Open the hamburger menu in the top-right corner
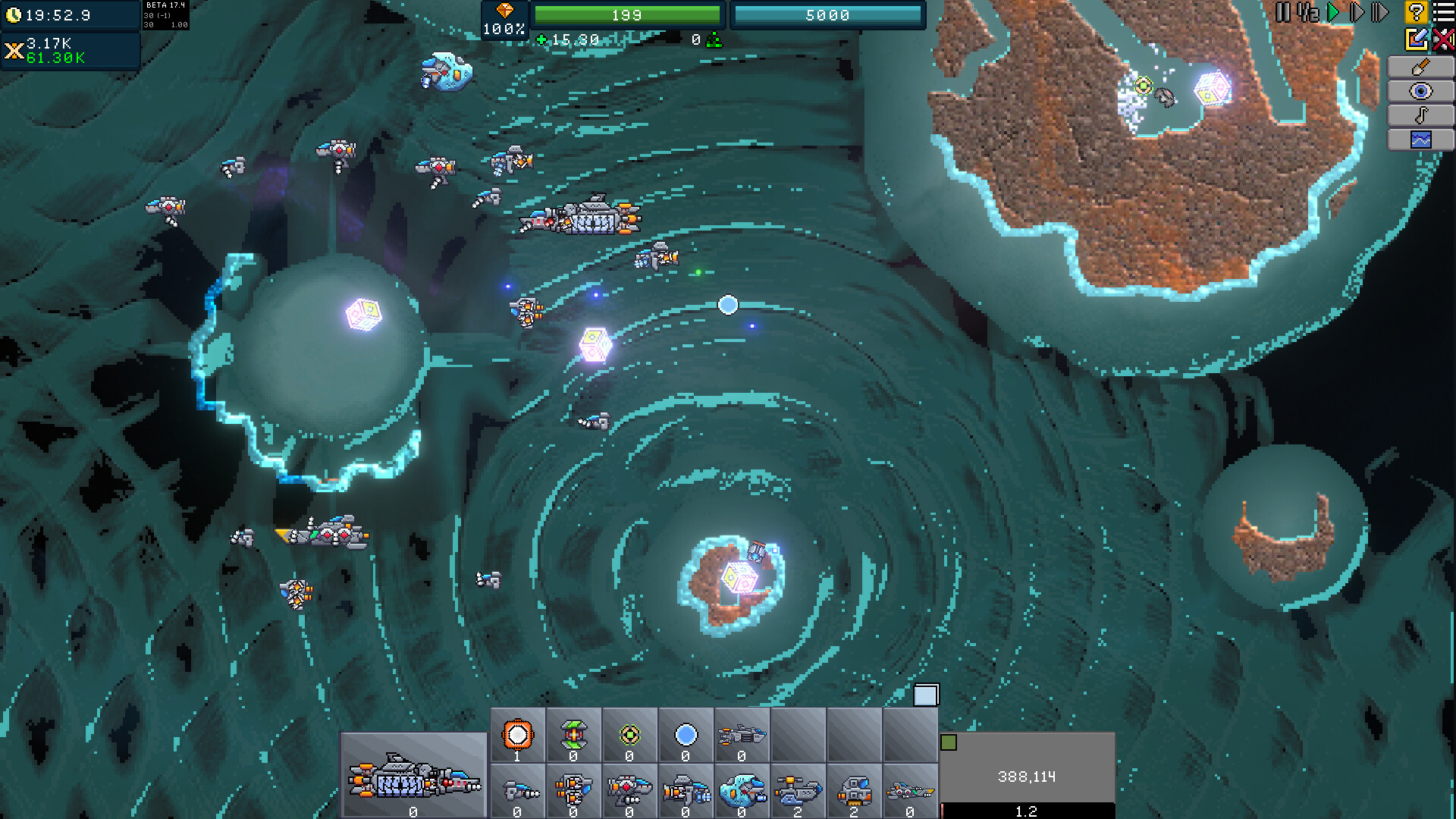1456x819 pixels. tap(1445, 11)
